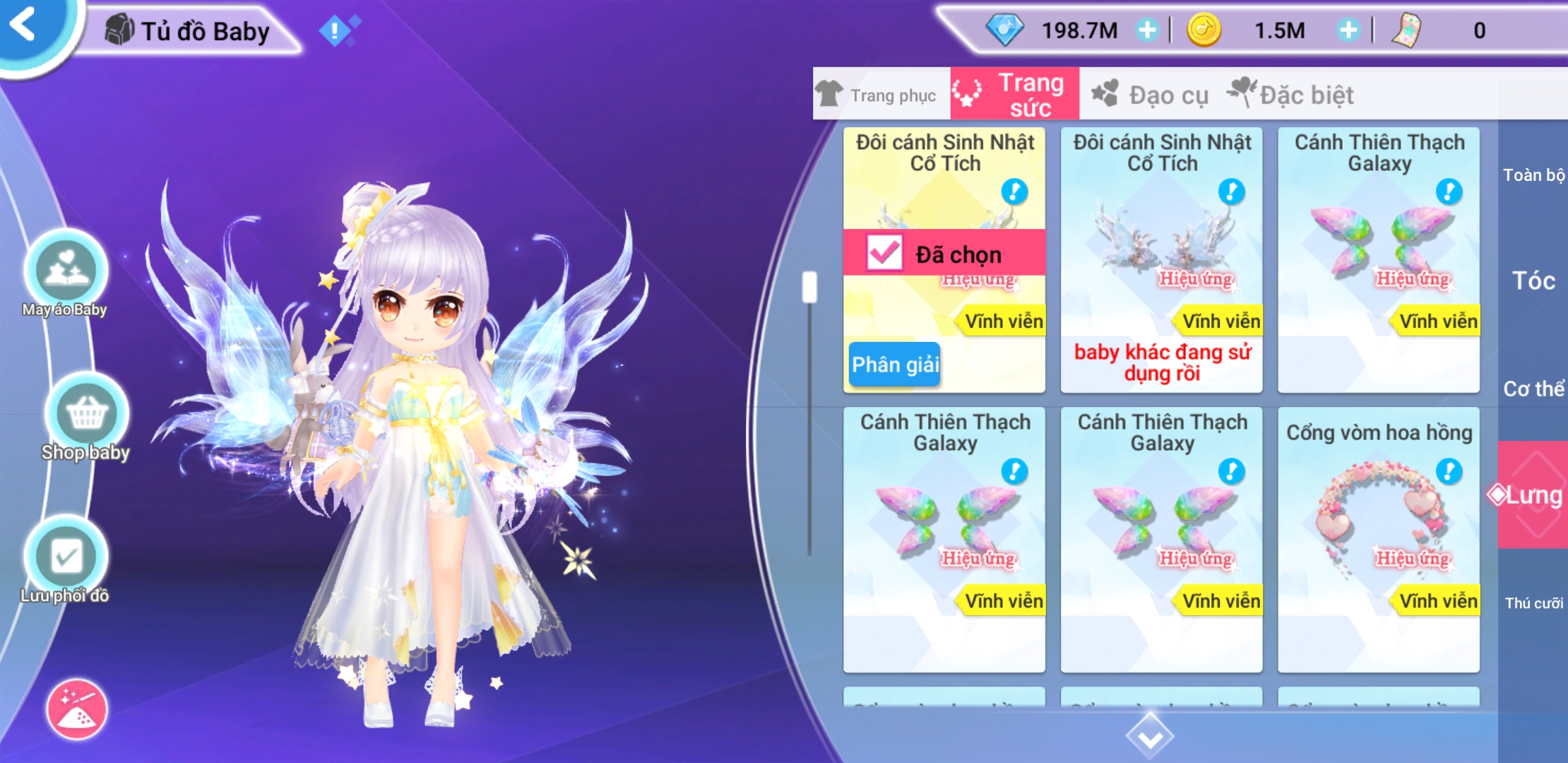Select the Trang sức tab

point(1014,95)
